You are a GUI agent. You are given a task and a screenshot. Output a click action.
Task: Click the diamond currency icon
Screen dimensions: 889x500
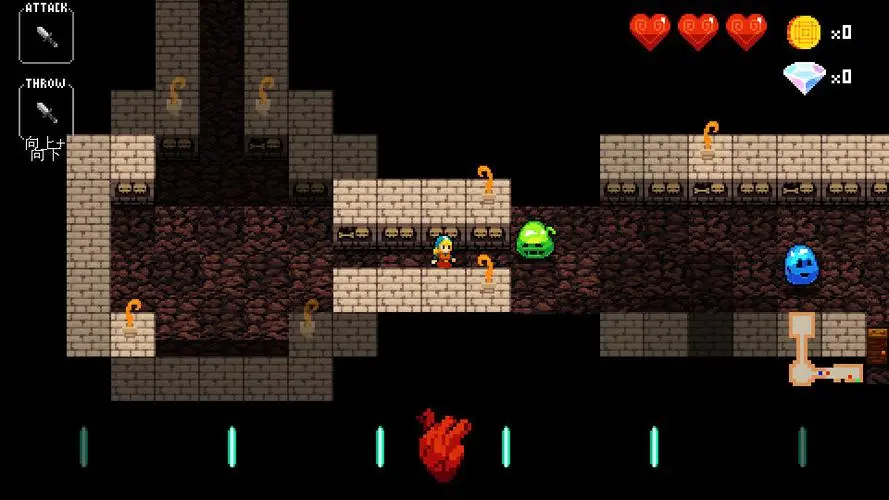804,77
